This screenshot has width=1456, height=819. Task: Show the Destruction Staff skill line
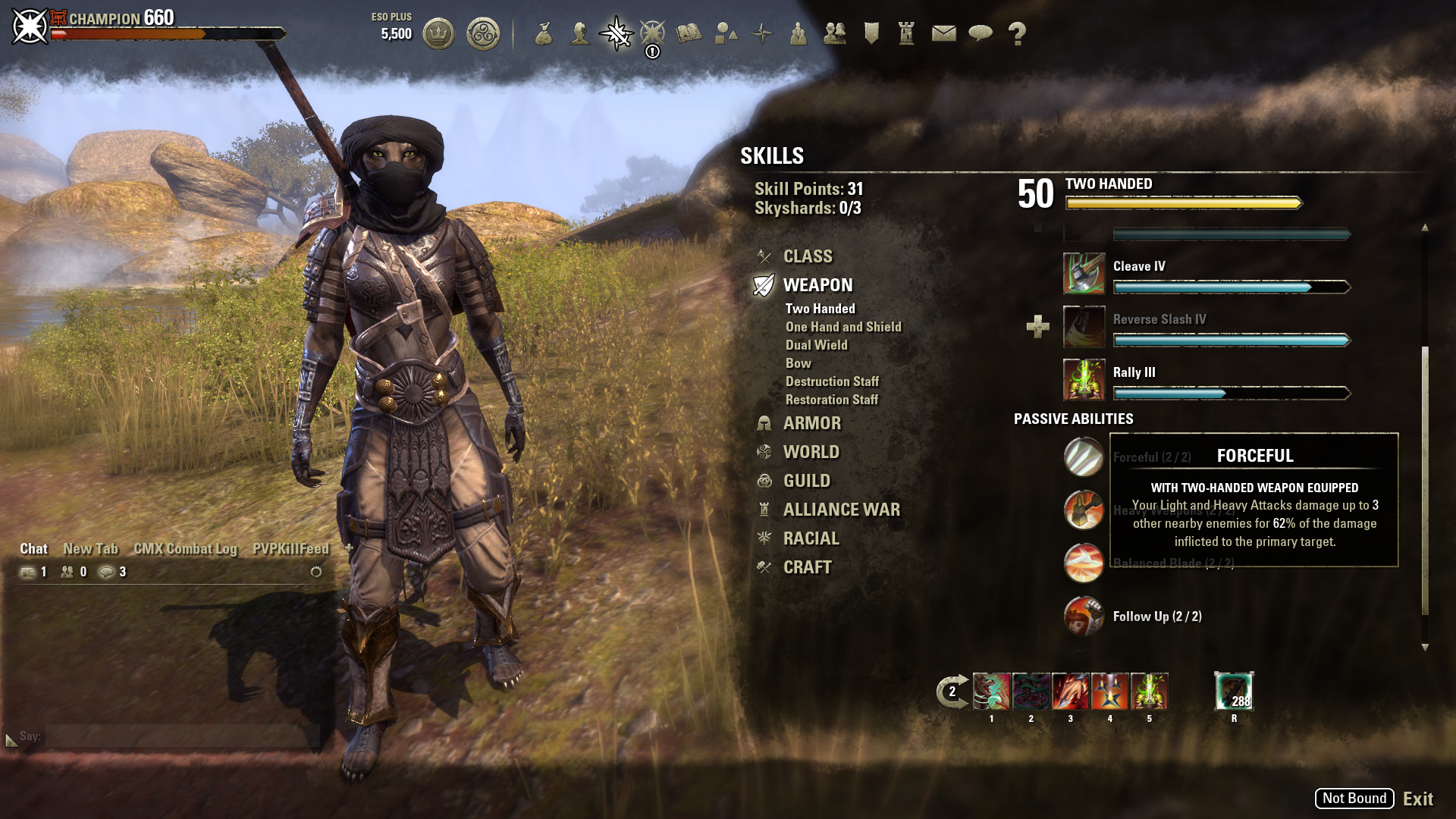pyautogui.click(x=832, y=381)
